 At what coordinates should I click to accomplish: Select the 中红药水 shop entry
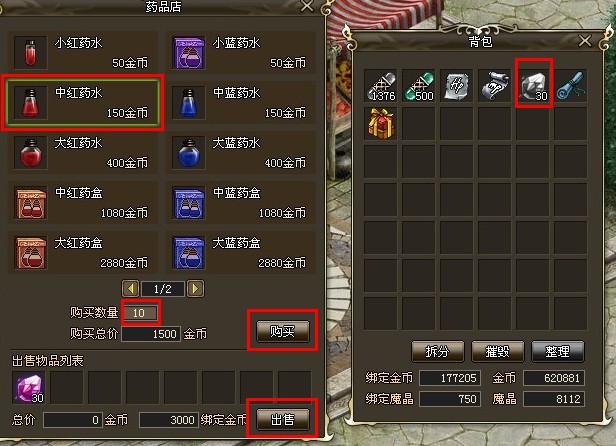(84, 102)
